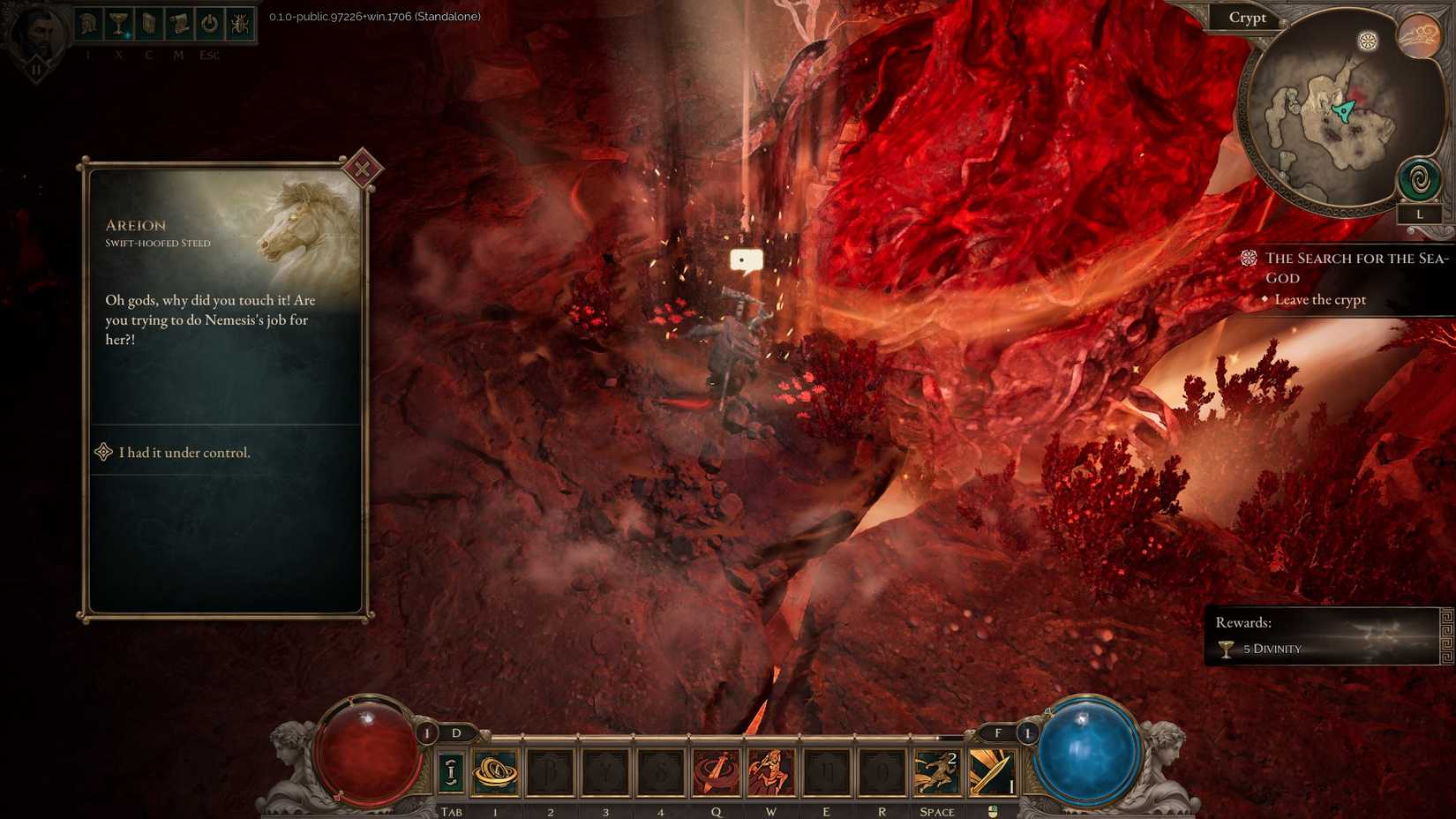Screen dimensions: 1456x819
Task: Open the inventory with the helmet icon
Action: 88,24
